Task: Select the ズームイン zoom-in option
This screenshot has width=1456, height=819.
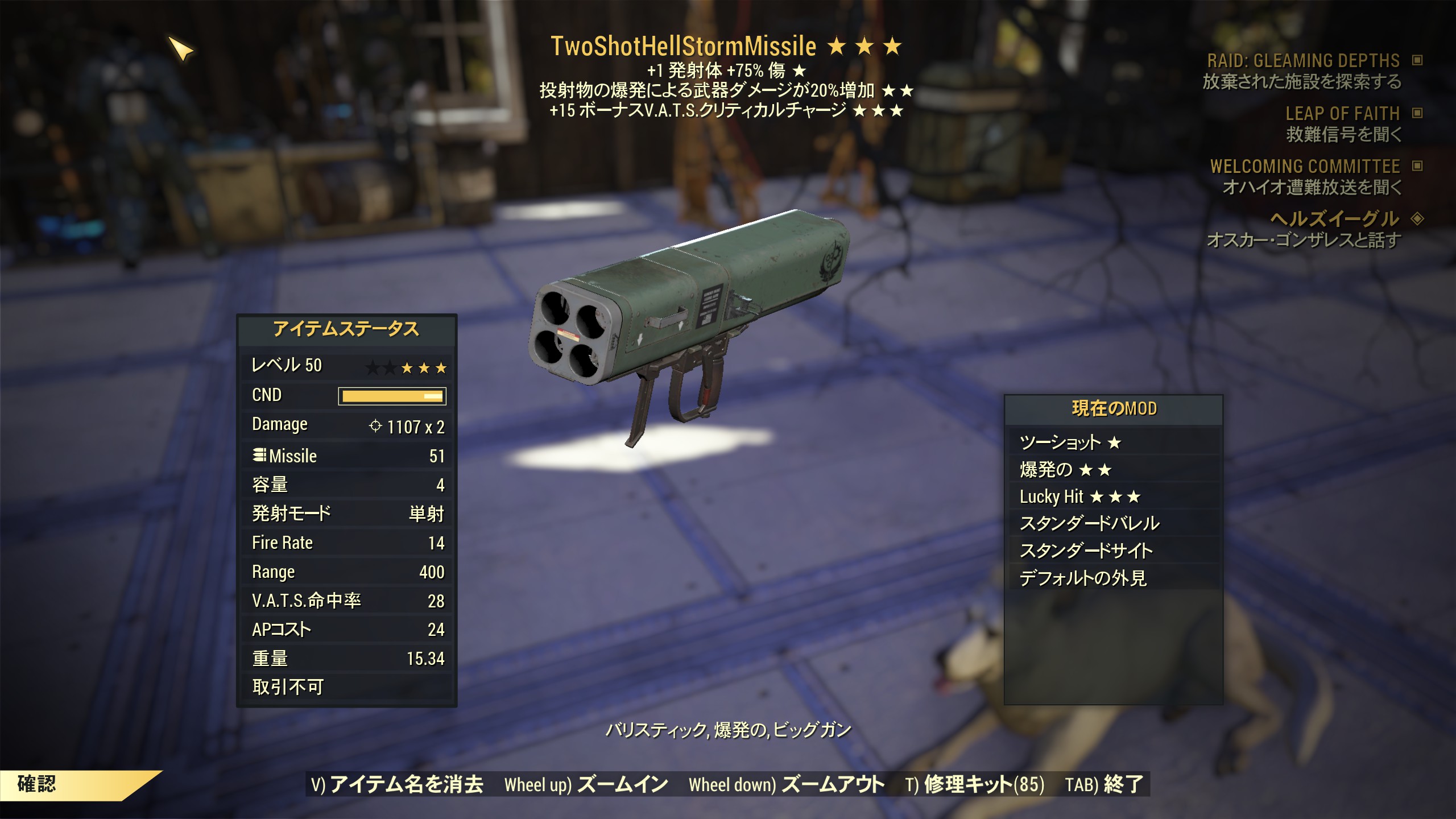Action: (586, 785)
